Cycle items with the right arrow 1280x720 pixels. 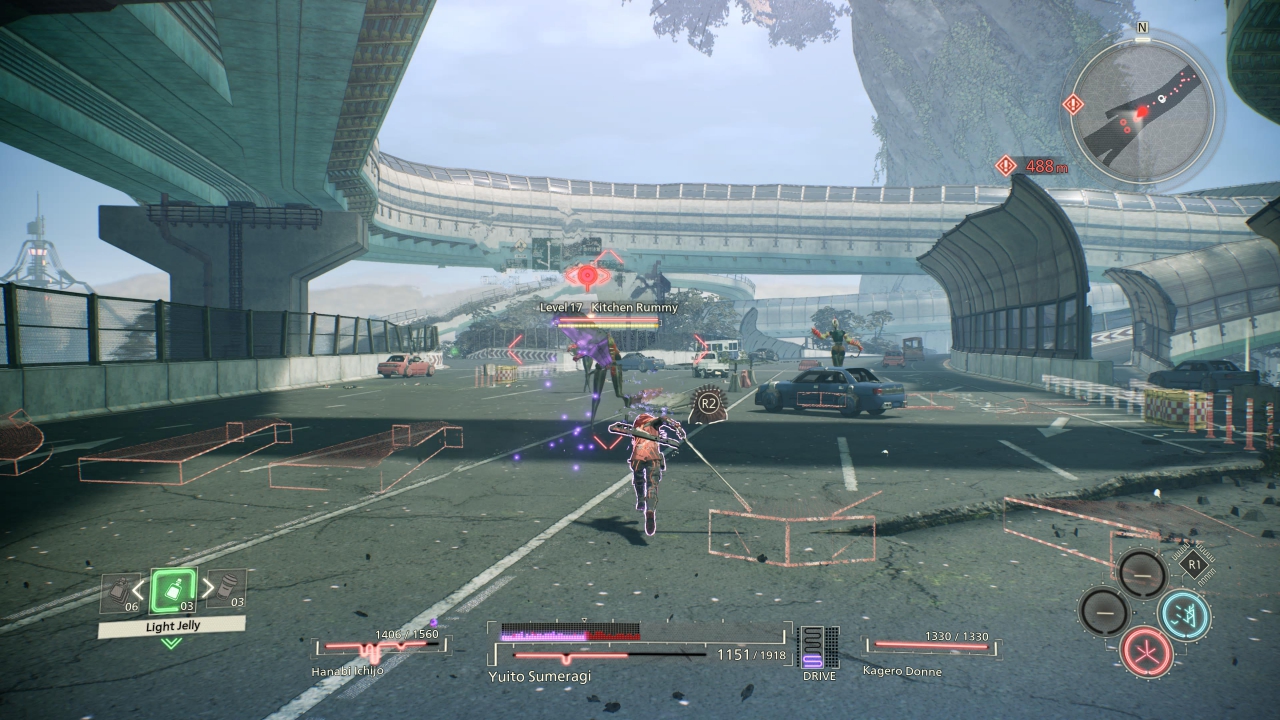[x=208, y=589]
